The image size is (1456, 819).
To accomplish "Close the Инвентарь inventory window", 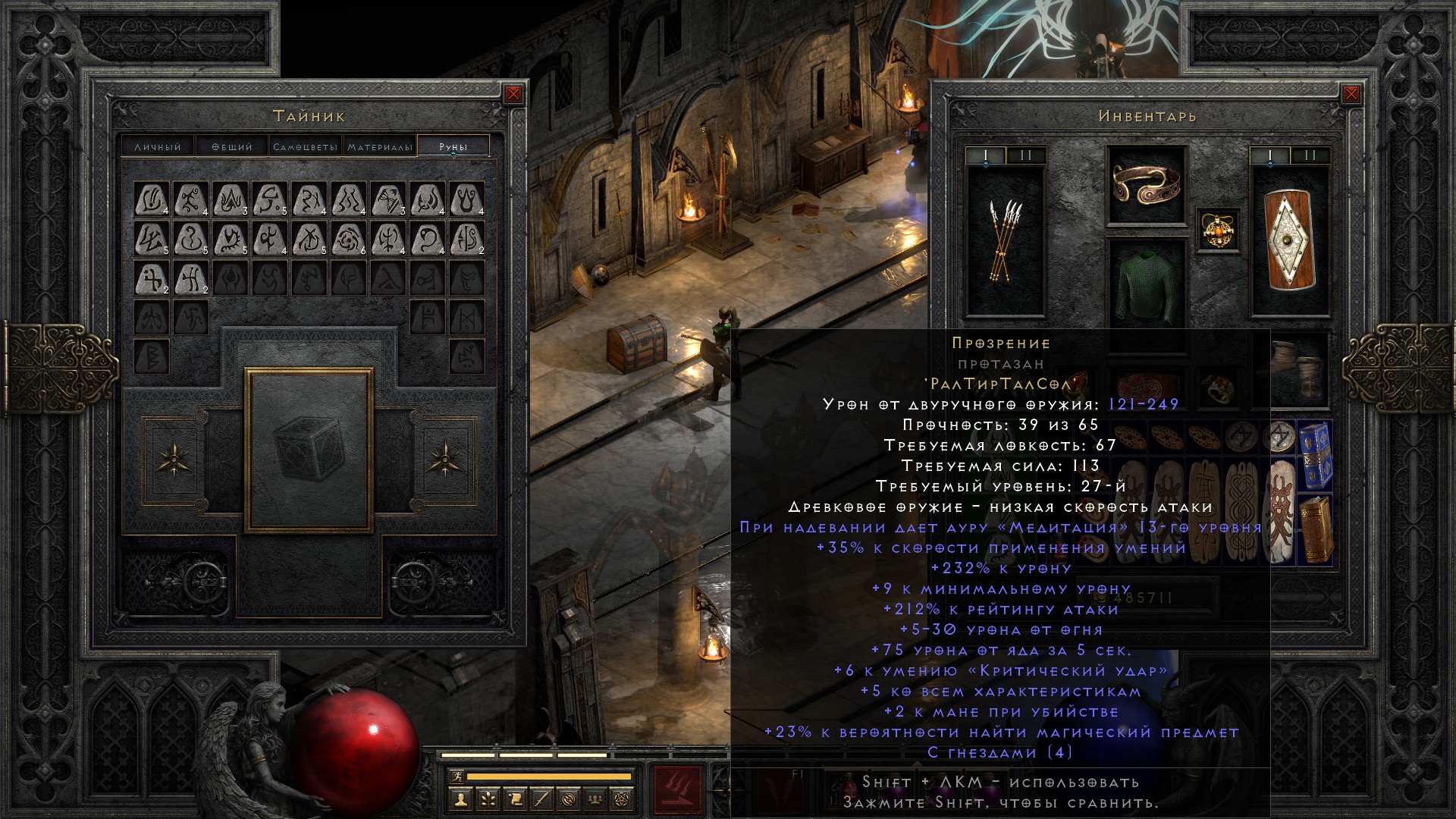I will [1351, 94].
